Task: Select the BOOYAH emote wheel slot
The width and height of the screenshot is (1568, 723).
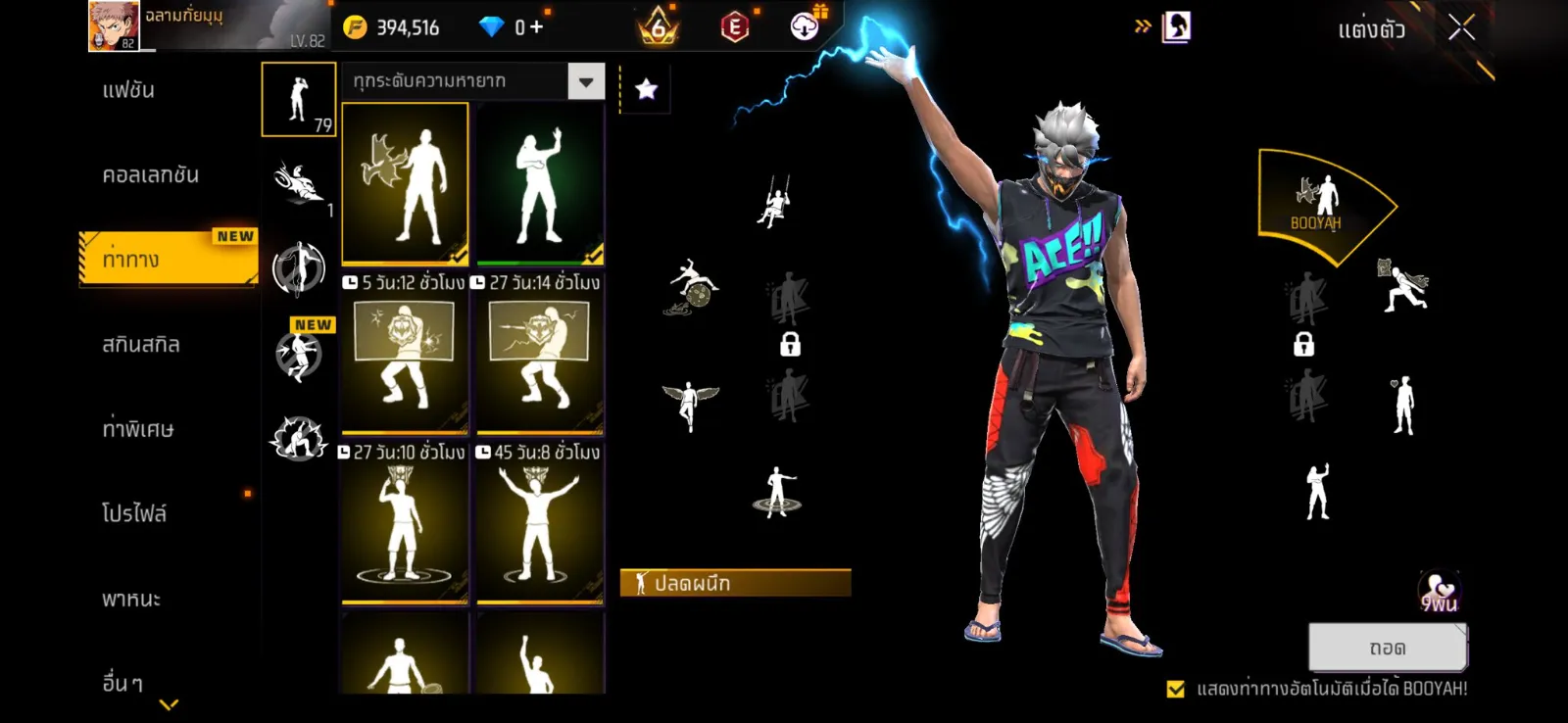Action: (x=1316, y=204)
